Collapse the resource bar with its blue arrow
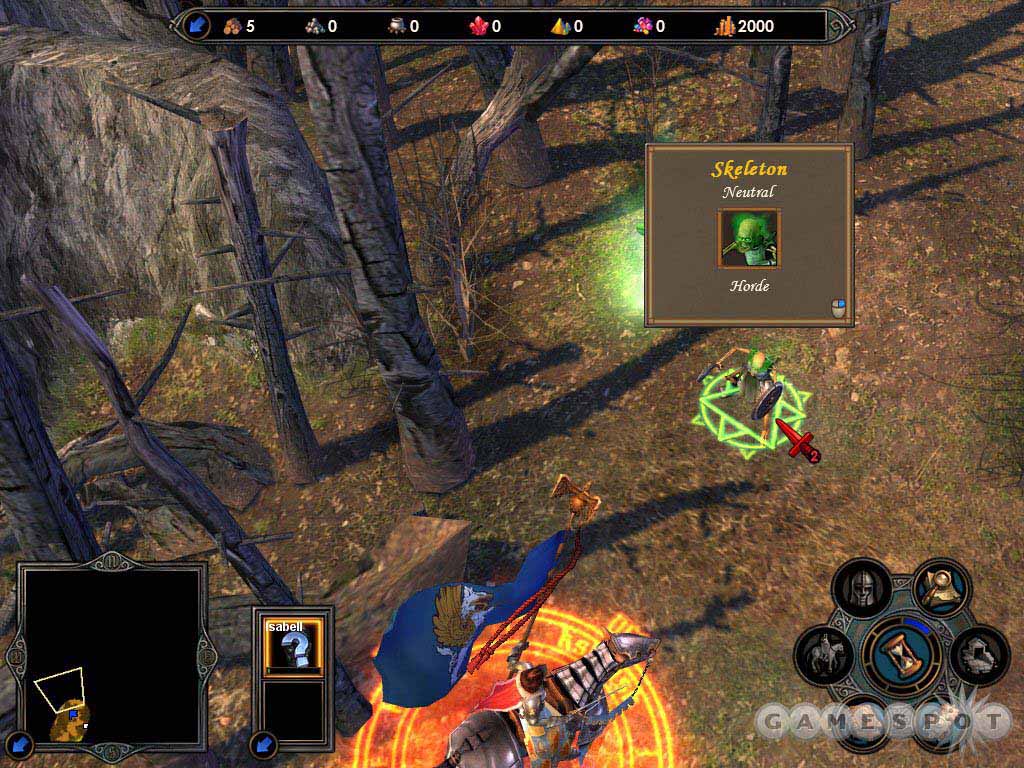 [197, 26]
